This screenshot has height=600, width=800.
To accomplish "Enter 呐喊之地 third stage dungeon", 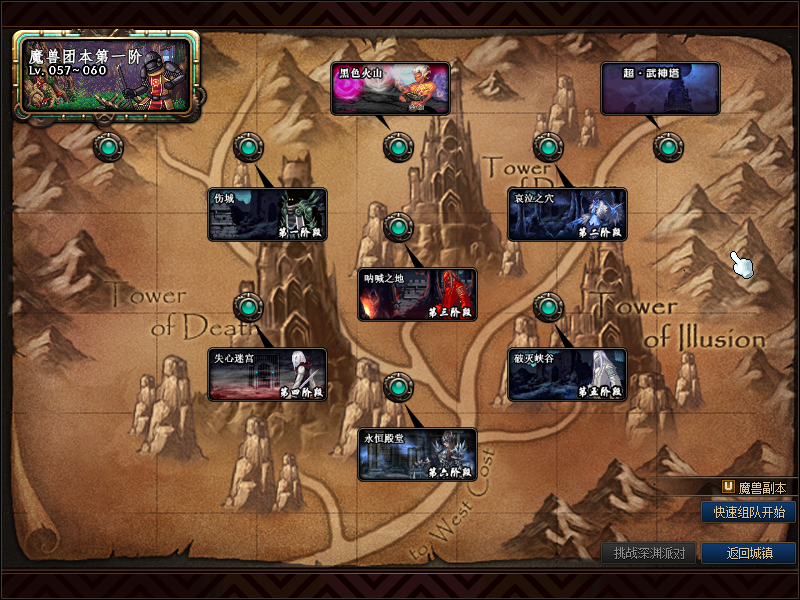I will click(x=417, y=294).
